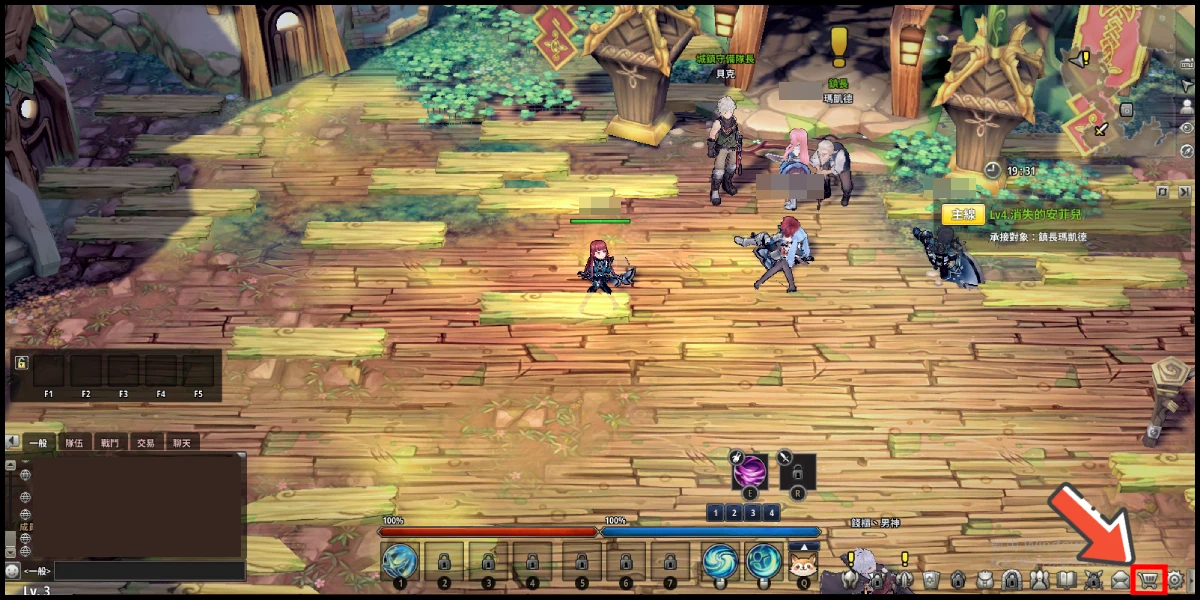Image resolution: width=1200 pixels, height=600 pixels.
Task: Switch to the 交易 chat tab
Action: (146, 442)
